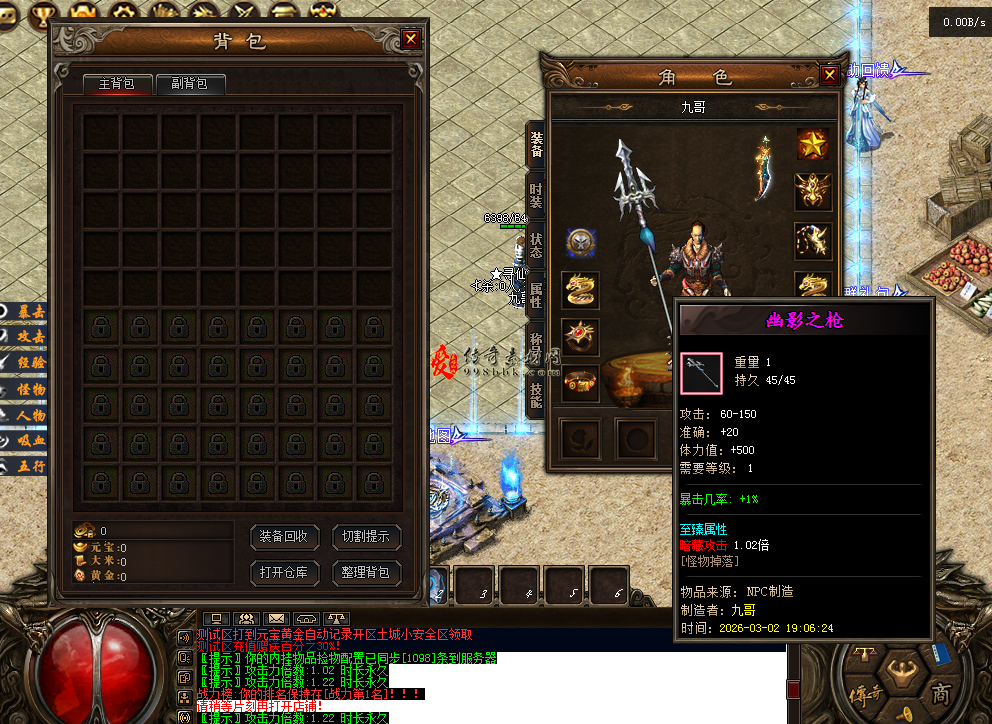Switch to the 副背包 secondary bag tab
This screenshot has width=992, height=724.
(189, 84)
